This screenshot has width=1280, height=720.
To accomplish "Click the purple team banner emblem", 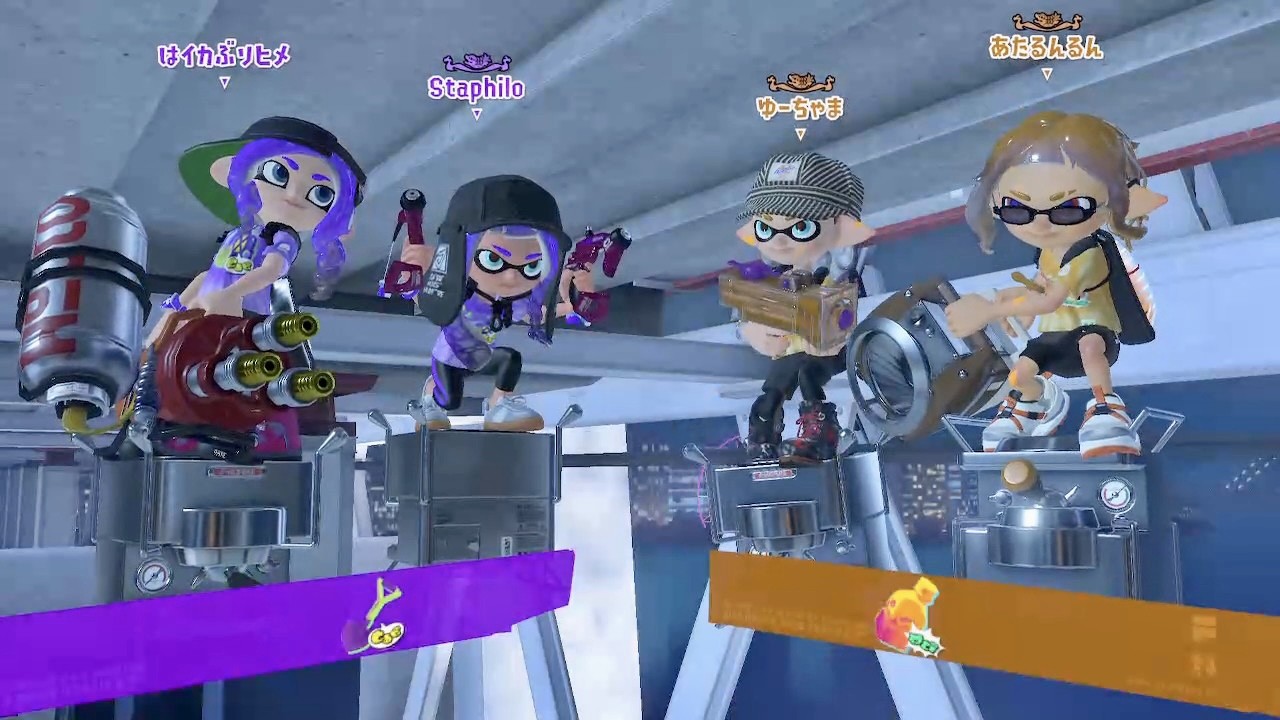I will click(x=376, y=618).
